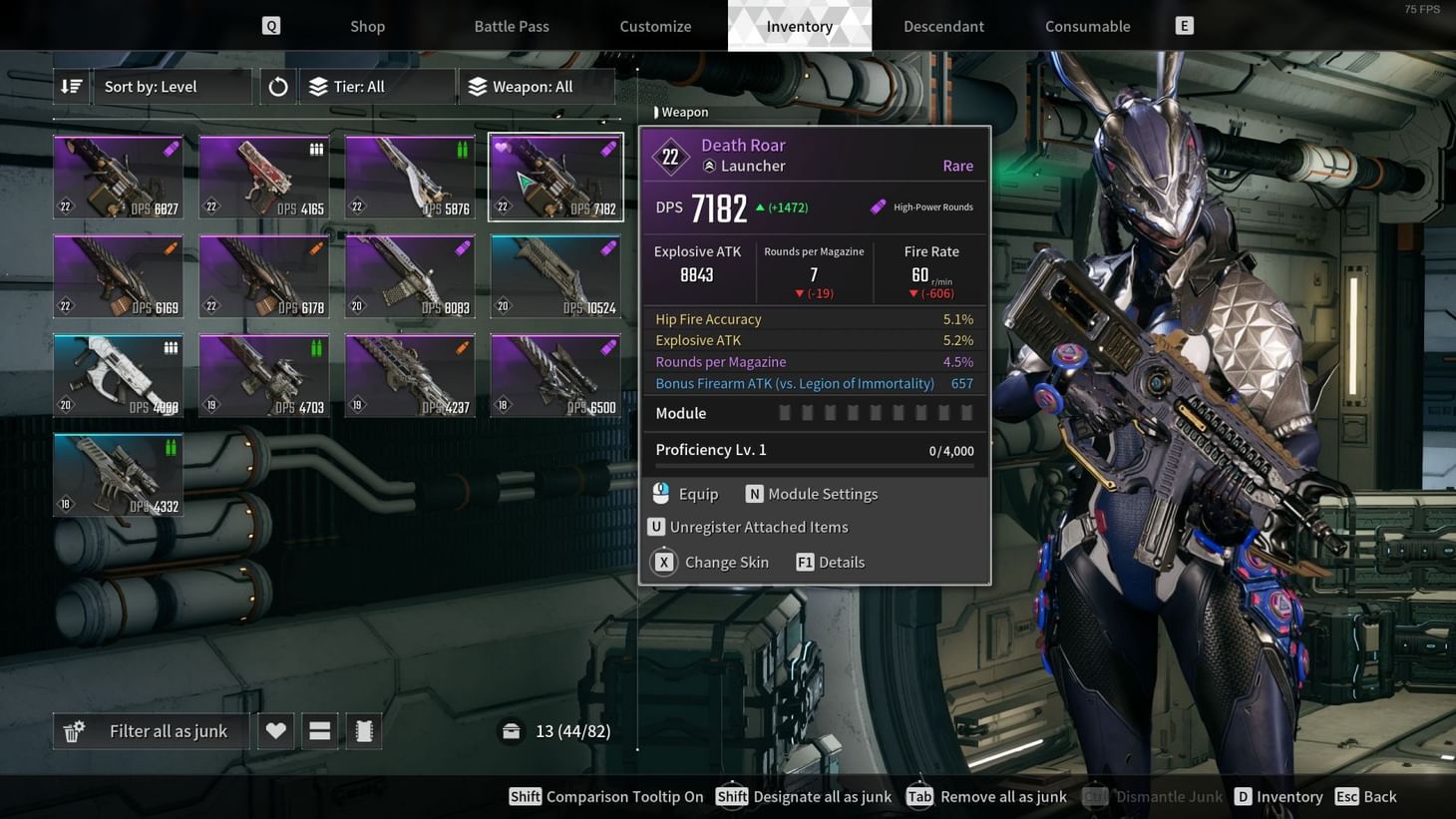
Task: Click the storage box icon near item count
Action: click(x=511, y=730)
